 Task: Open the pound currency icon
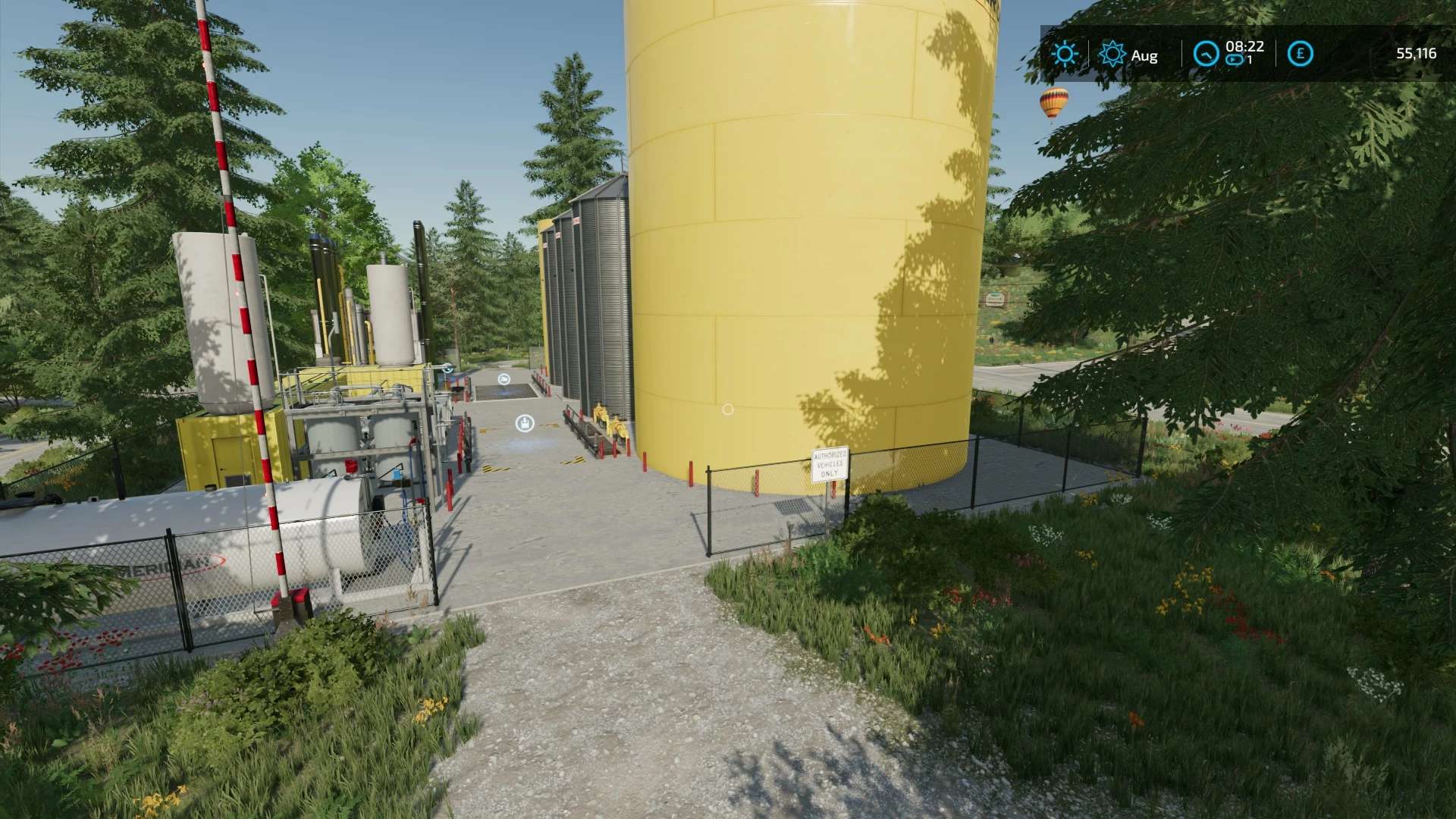pos(1301,54)
